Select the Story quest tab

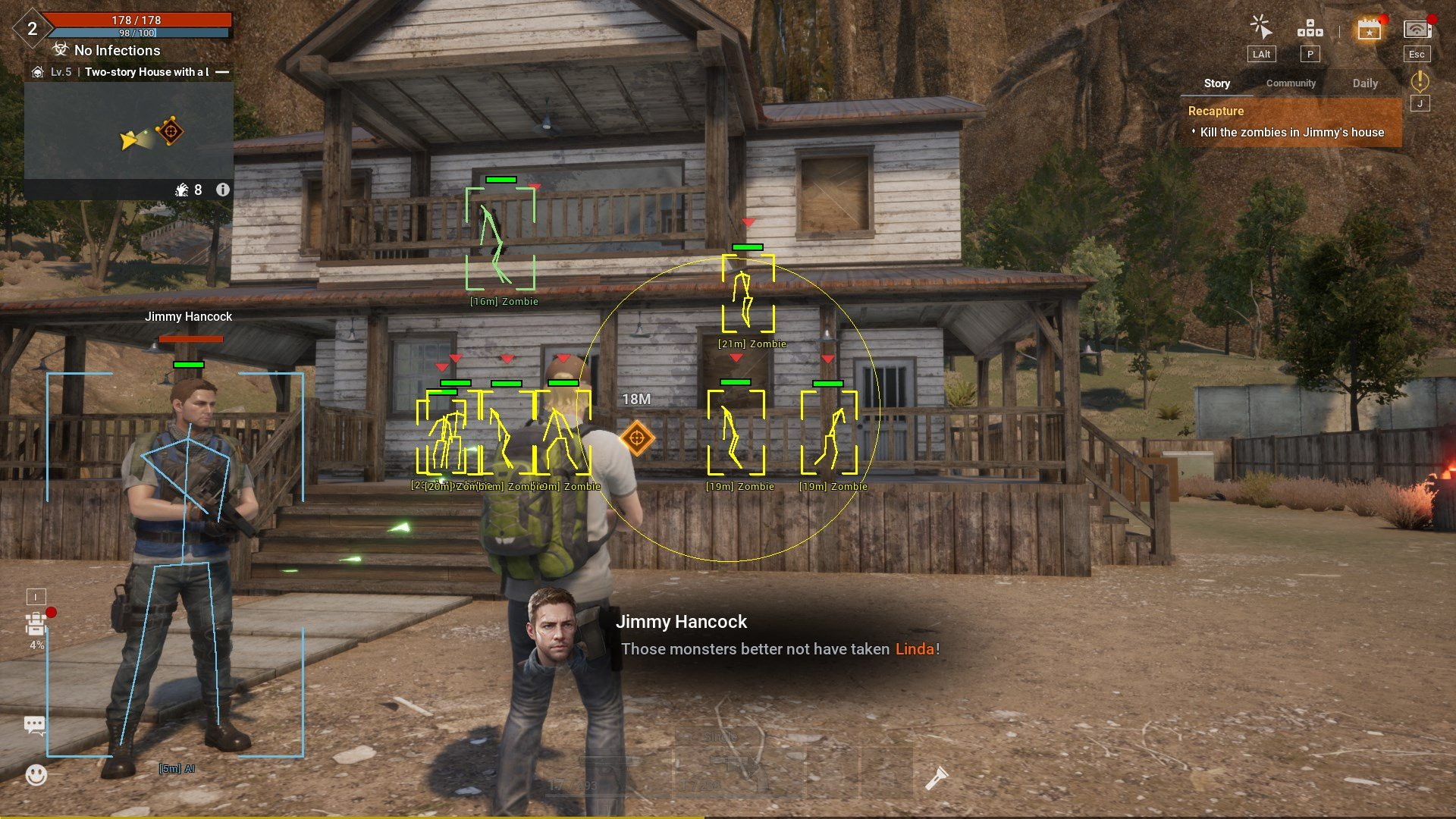[x=1216, y=83]
